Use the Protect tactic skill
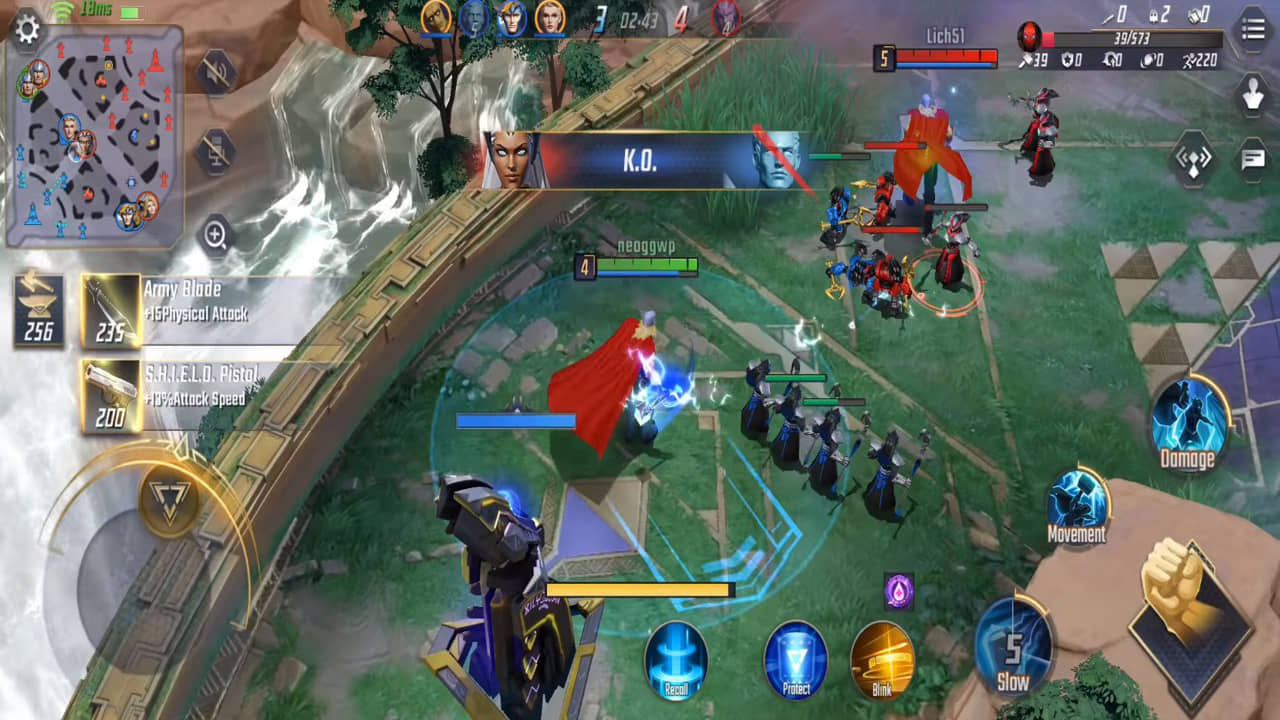 coord(795,660)
